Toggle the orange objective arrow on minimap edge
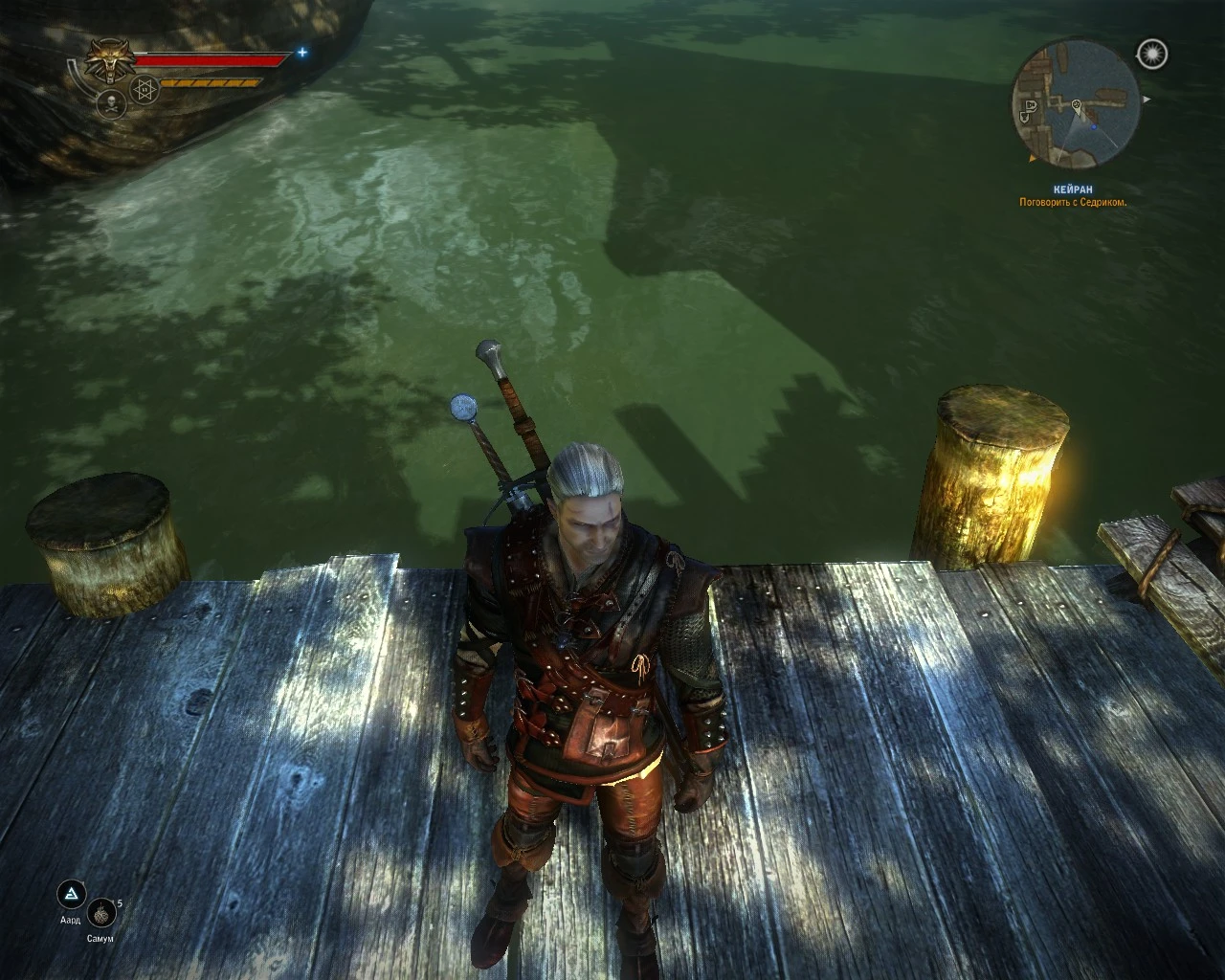The height and width of the screenshot is (980, 1225). pyautogui.click(x=1032, y=159)
